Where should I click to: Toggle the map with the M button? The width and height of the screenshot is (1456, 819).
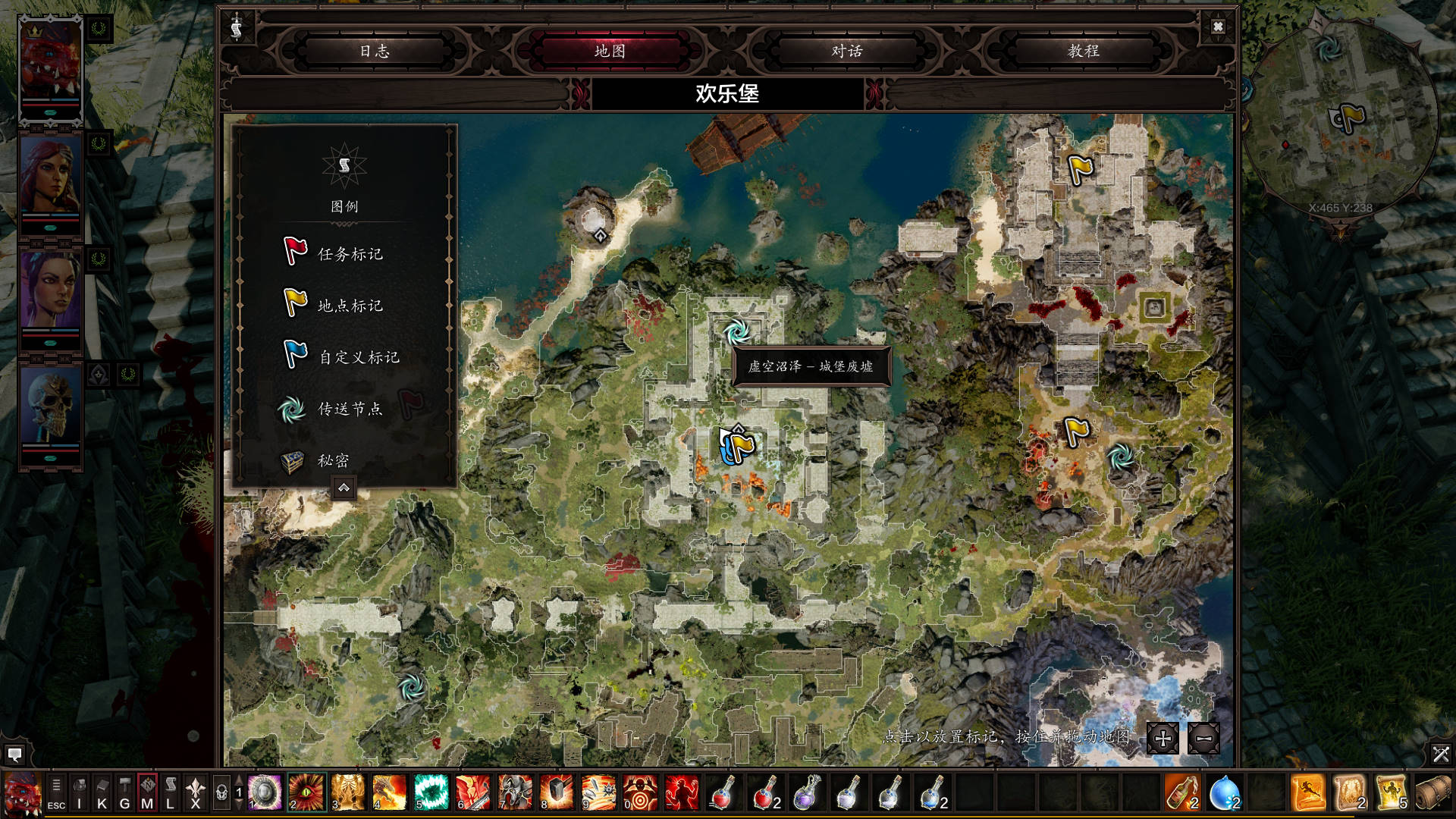(x=147, y=793)
